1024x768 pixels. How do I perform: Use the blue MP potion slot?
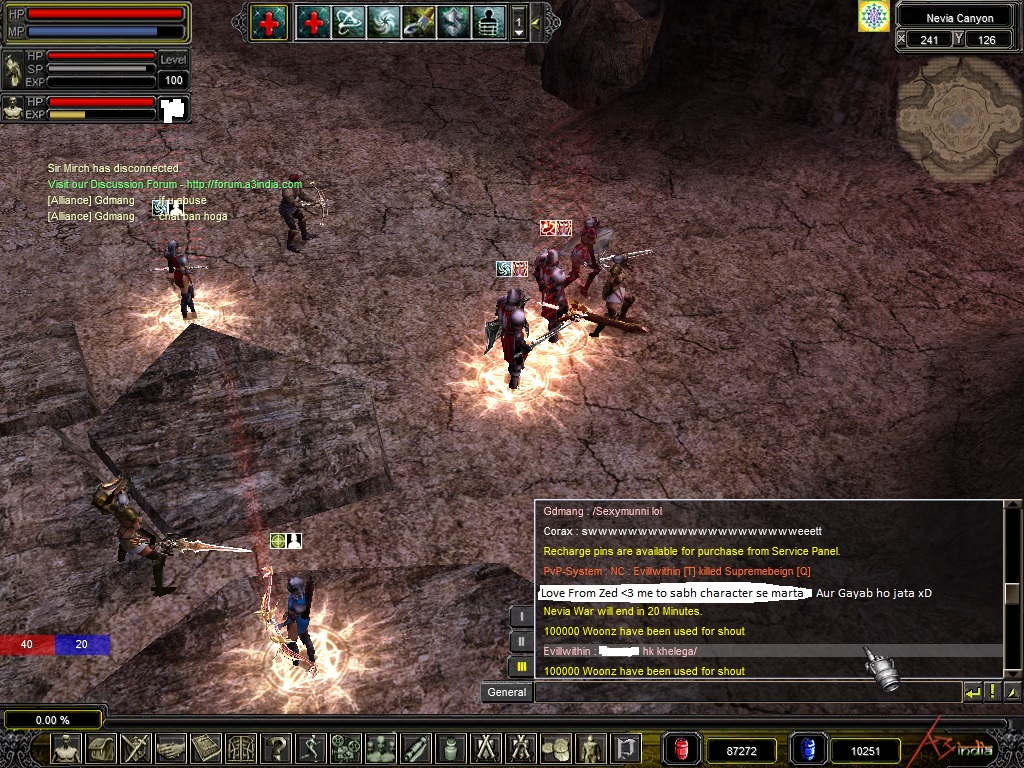point(807,749)
